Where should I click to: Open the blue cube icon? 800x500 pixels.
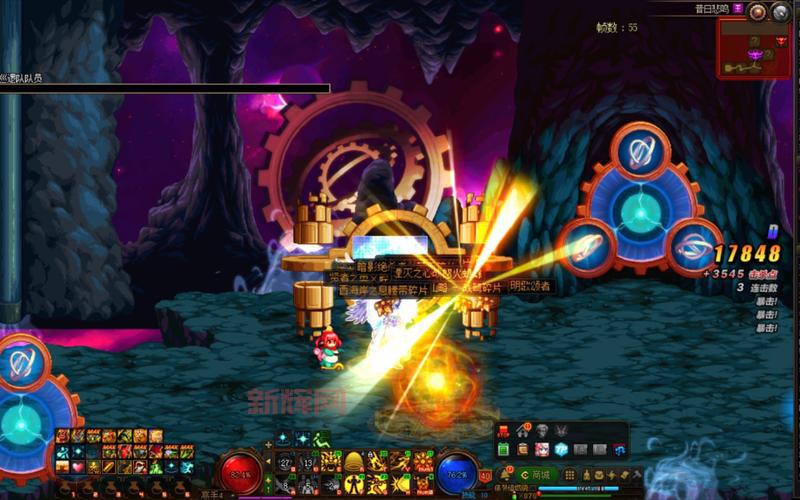coord(562,449)
